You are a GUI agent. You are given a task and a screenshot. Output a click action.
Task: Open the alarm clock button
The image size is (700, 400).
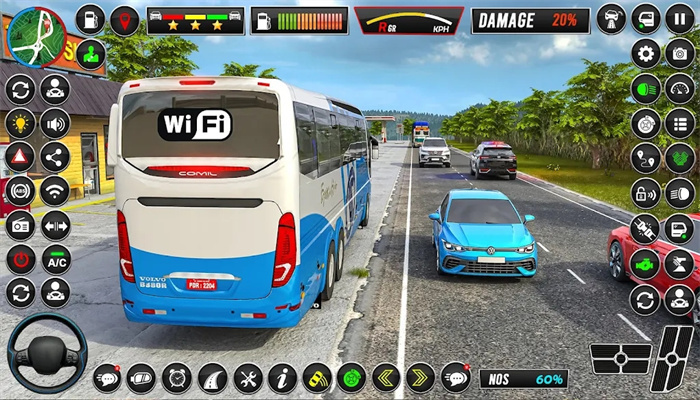[176, 378]
